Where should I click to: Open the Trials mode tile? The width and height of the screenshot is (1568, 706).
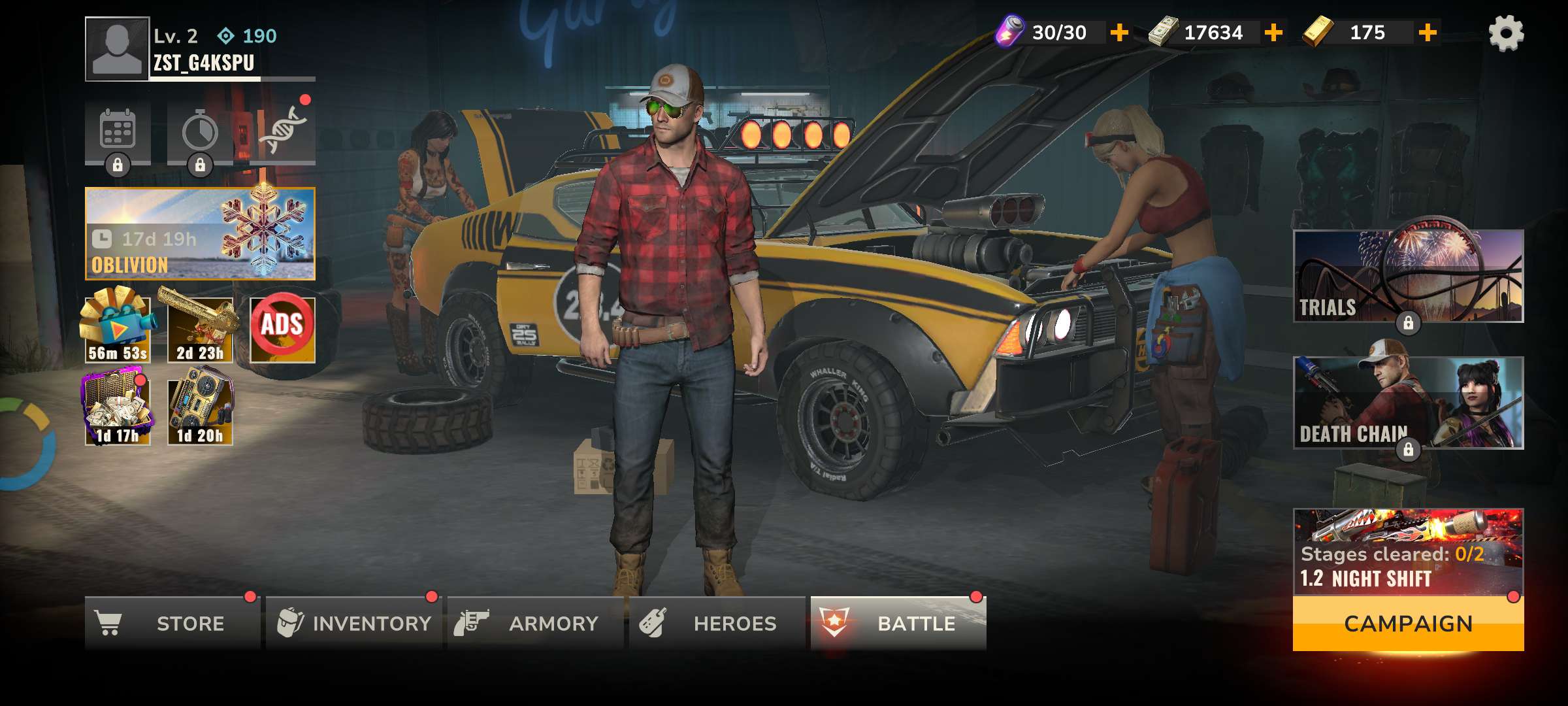coord(1408,276)
